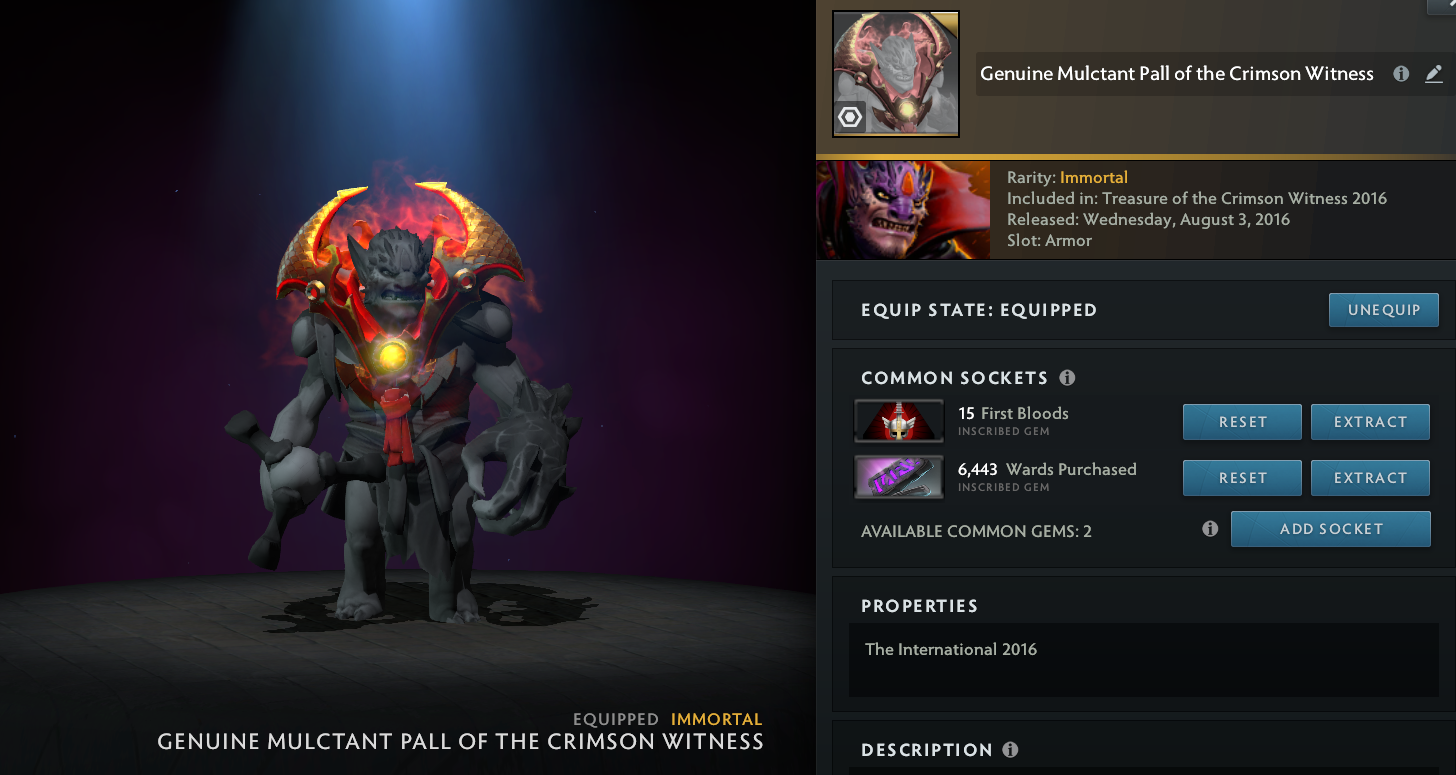Select the Immortal rarity label
This screenshot has height=775, width=1456.
pyautogui.click(x=1093, y=177)
